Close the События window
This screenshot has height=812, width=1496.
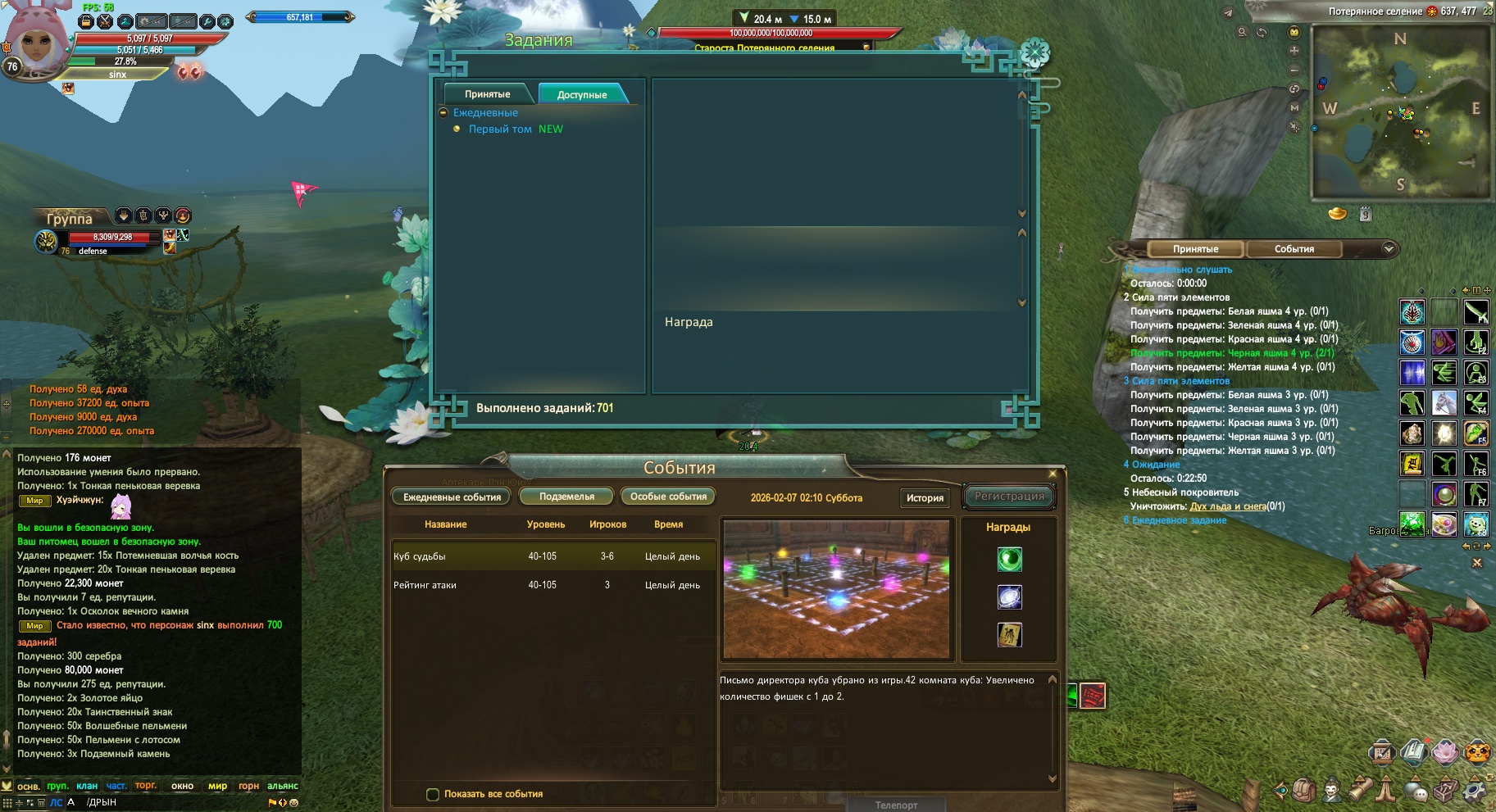[1053, 474]
